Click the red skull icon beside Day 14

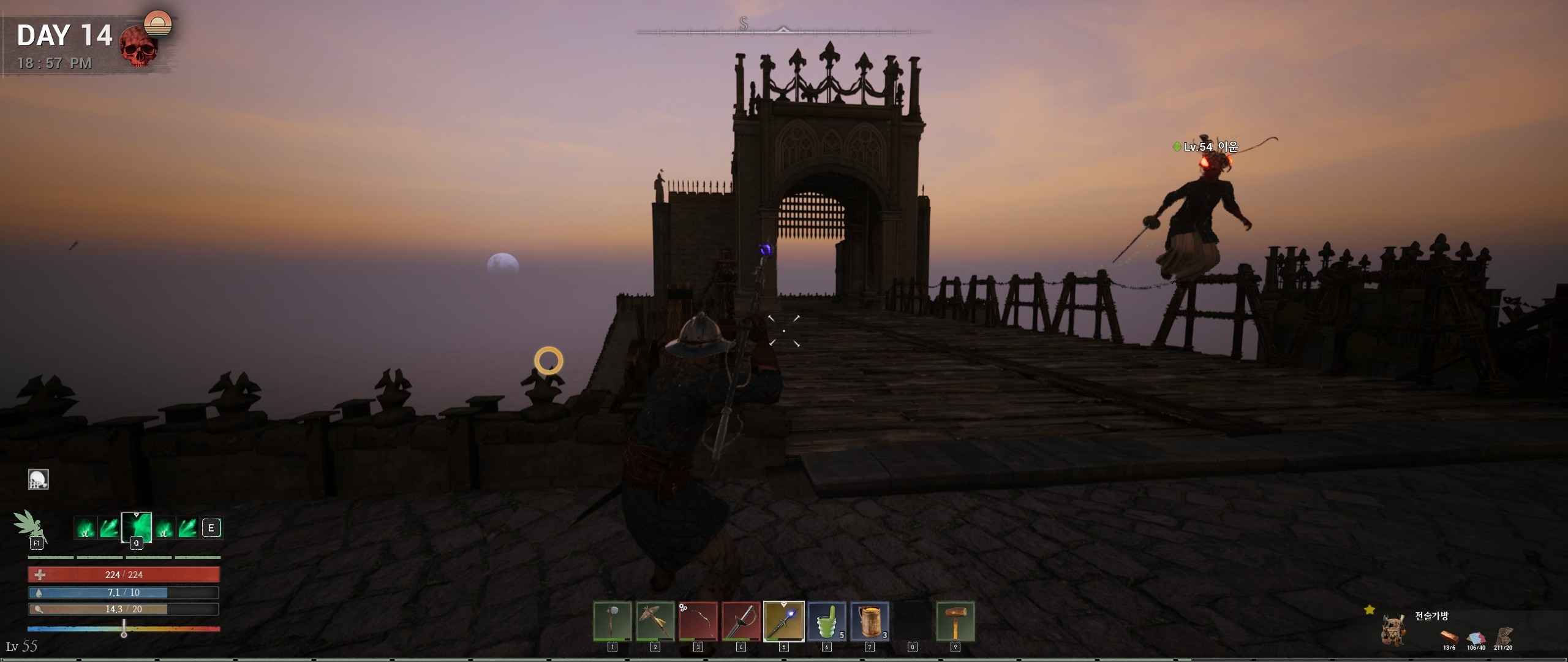[x=138, y=47]
